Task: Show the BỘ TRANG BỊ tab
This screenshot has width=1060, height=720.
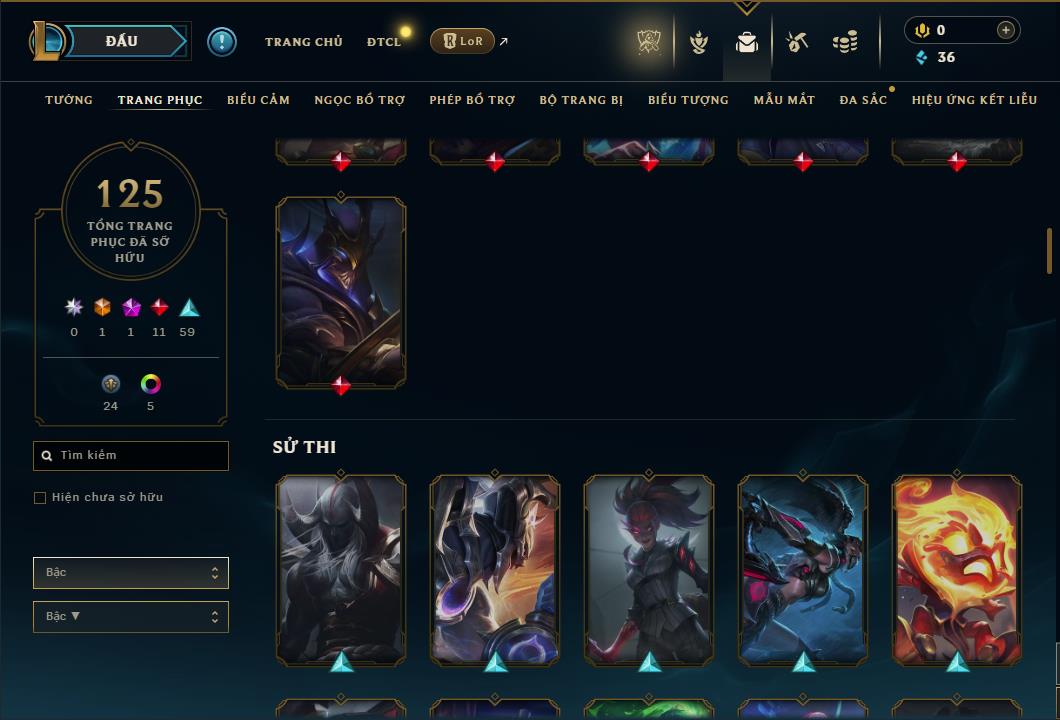Action: 581,100
